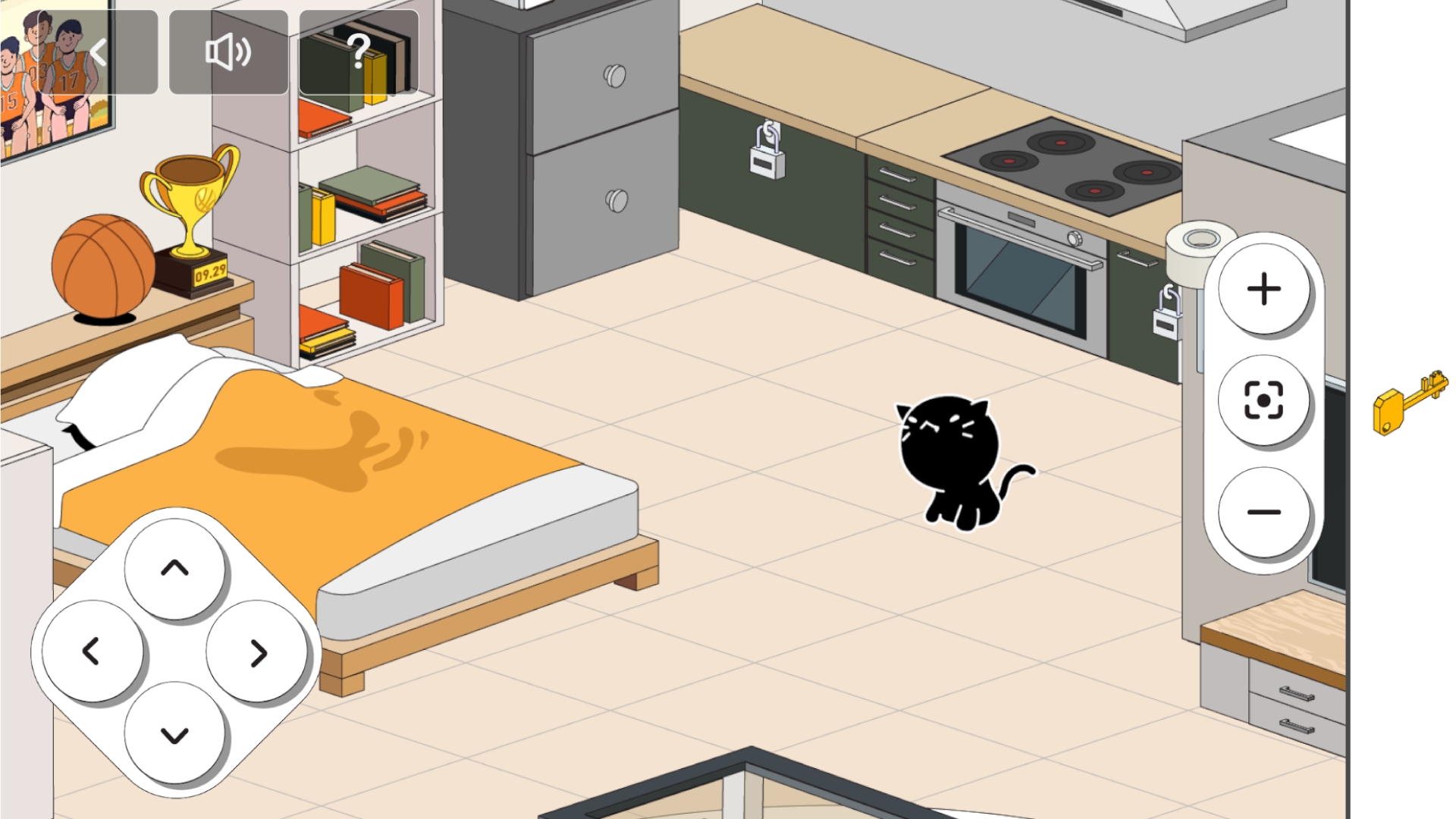The height and width of the screenshot is (819, 1456).
Task: Inspect the basketball trophy dated 09.29
Action: [190, 212]
